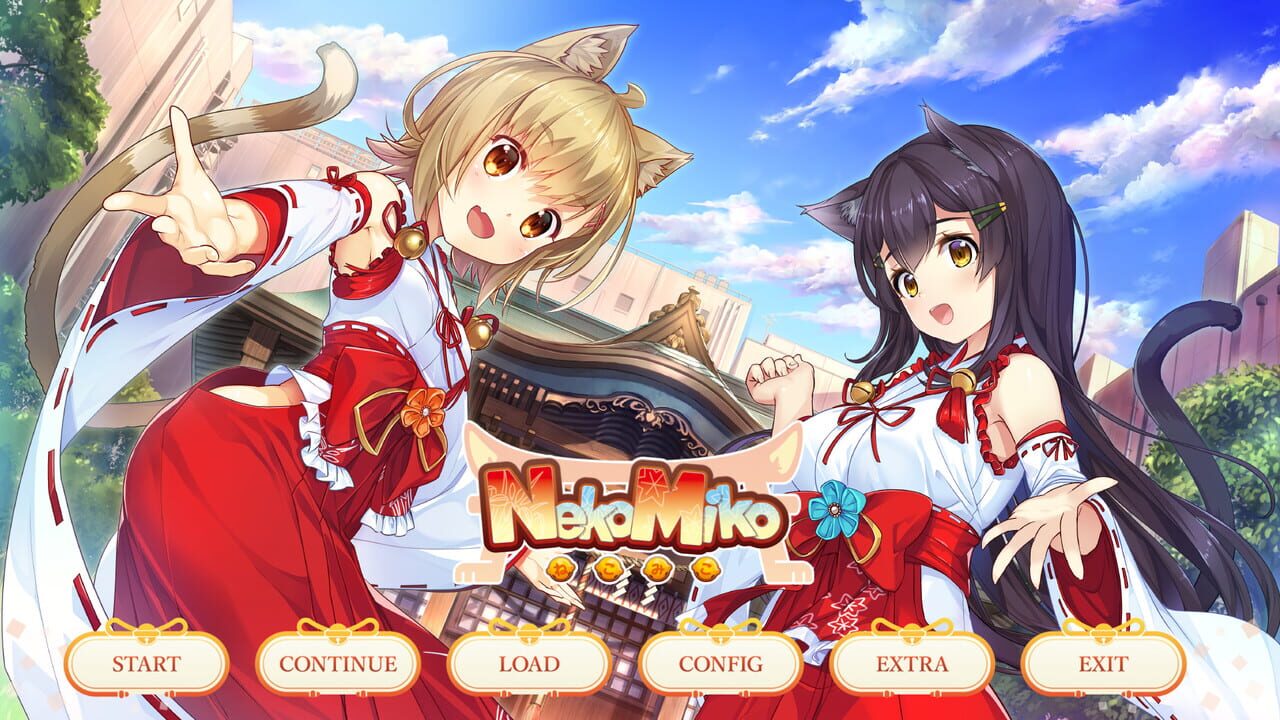Screen dimensions: 1280x720
Task: Click the bell ornament above the START button
Action: point(146,634)
